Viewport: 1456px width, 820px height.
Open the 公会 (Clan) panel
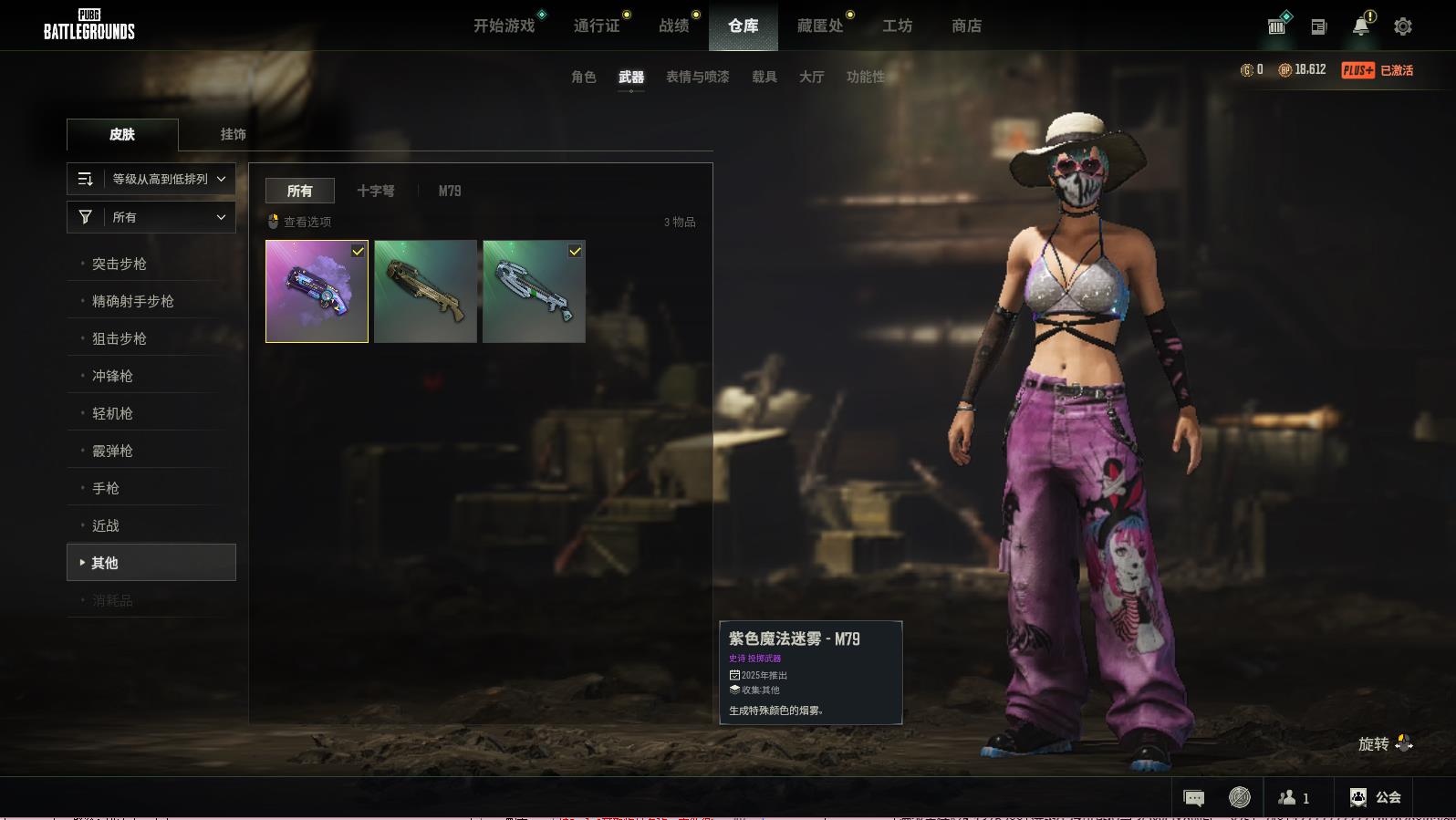[x=1375, y=797]
